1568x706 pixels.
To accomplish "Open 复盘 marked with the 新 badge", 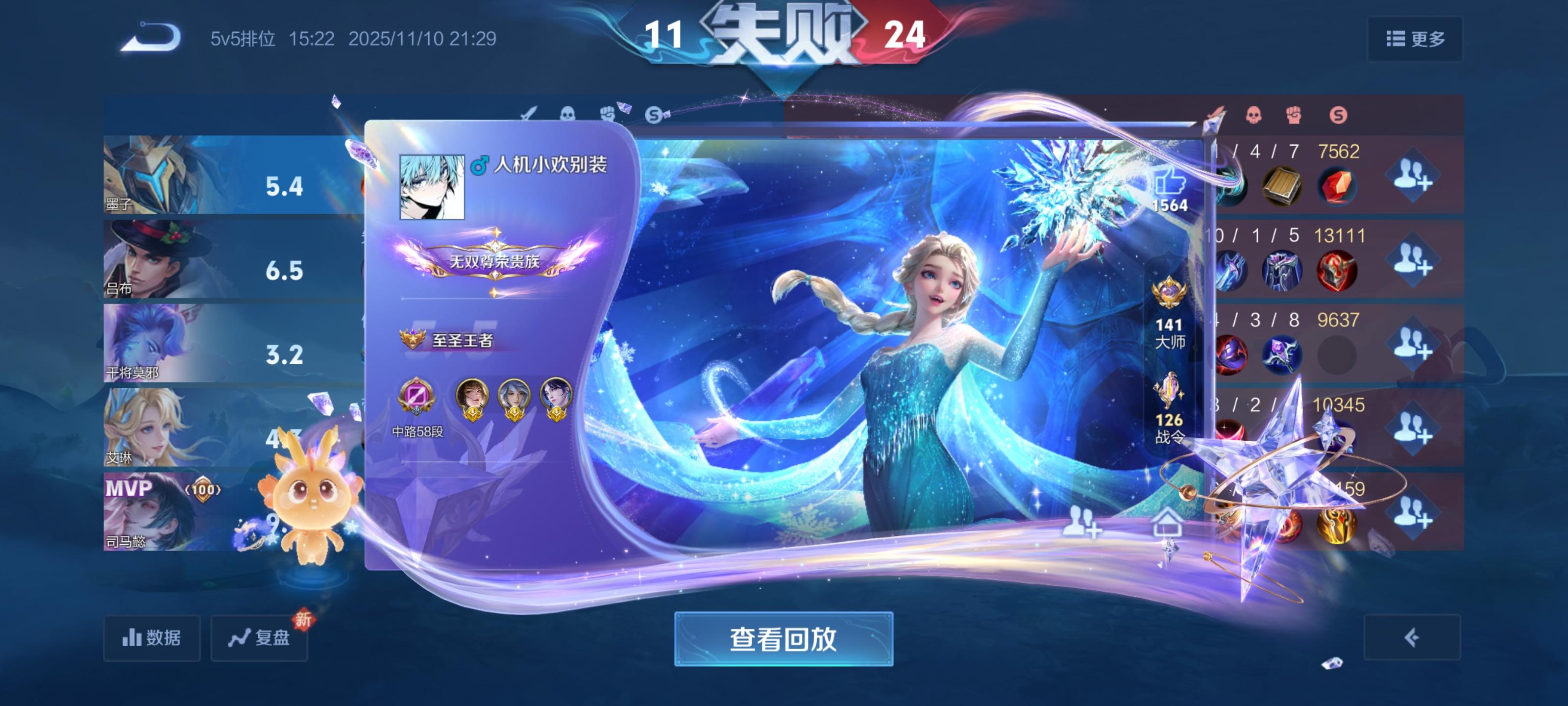I will (x=258, y=638).
